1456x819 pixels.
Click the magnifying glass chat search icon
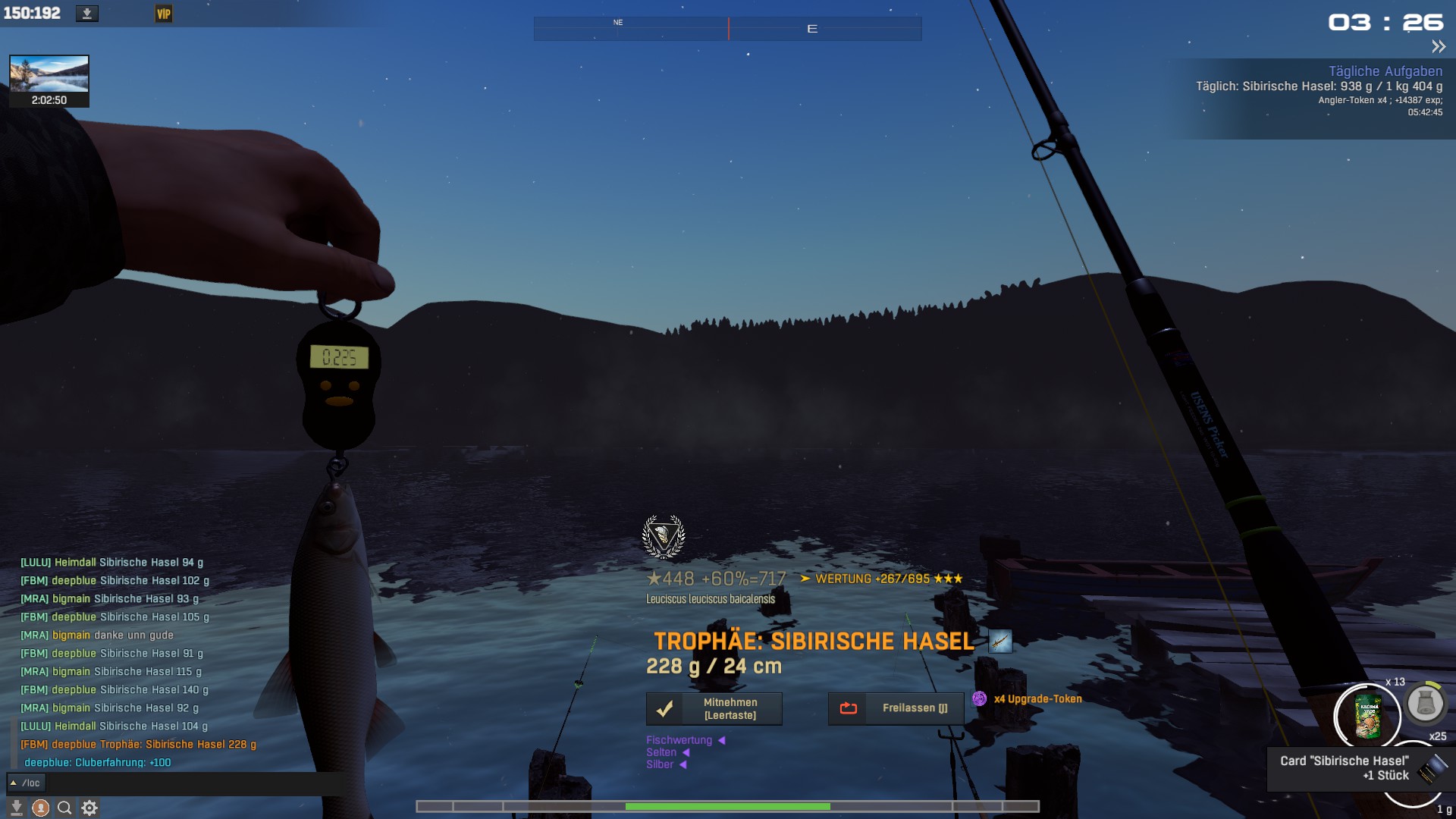pyautogui.click(x=65, y=808)
